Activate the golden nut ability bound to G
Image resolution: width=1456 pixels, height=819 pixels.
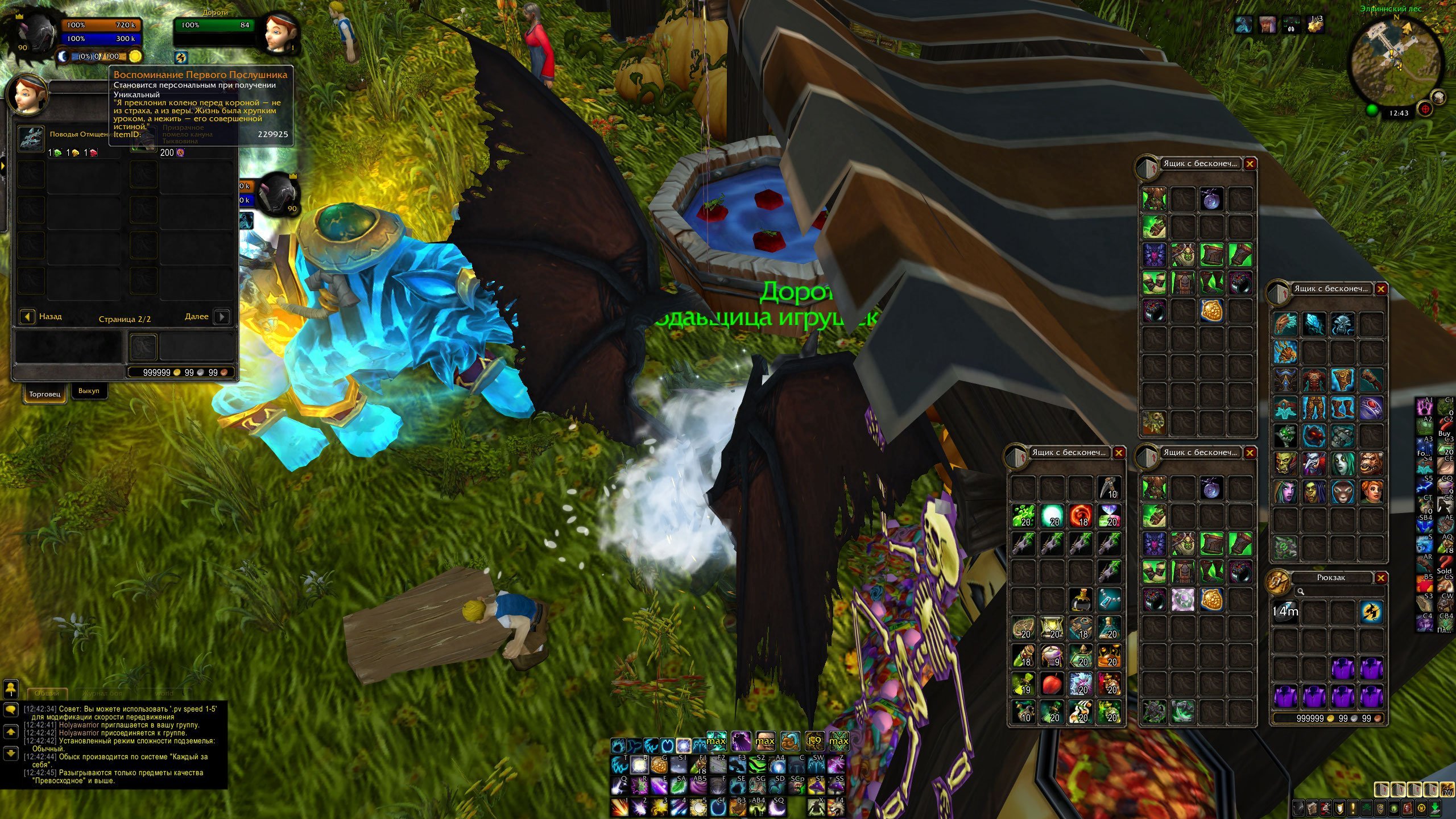coord(659,765)
